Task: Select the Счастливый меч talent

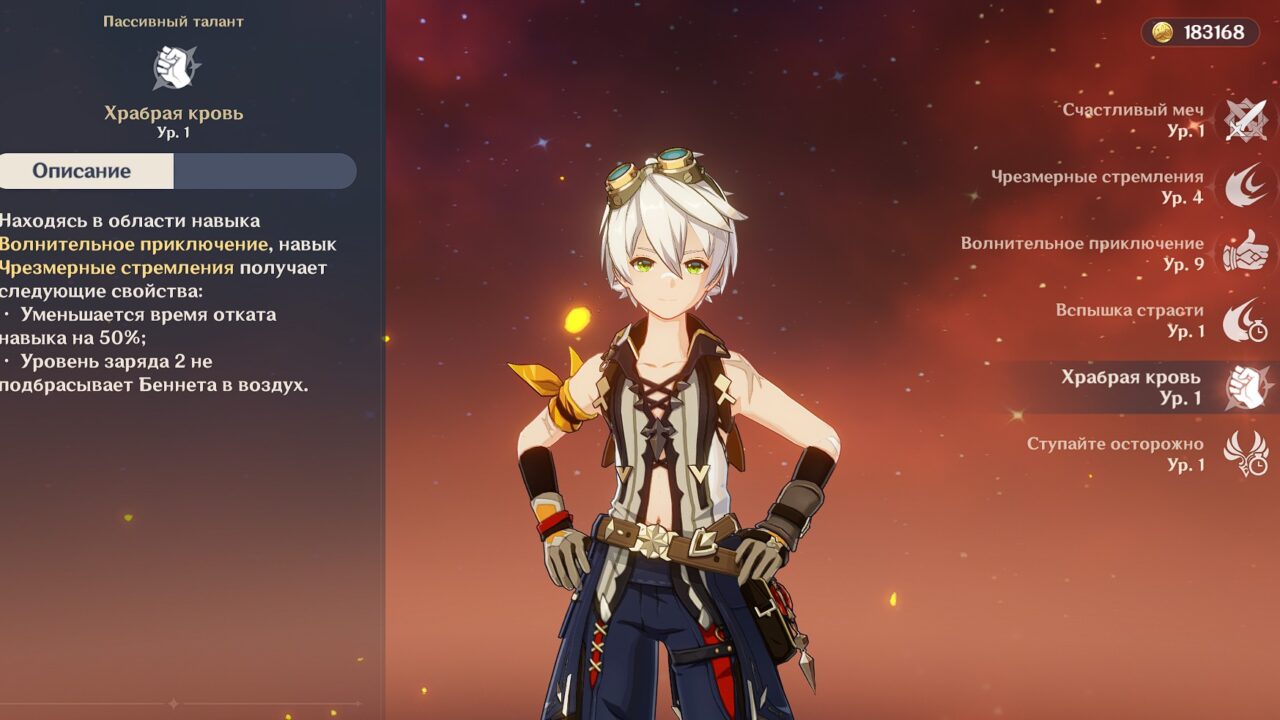Action: (x=1244, y=120)
